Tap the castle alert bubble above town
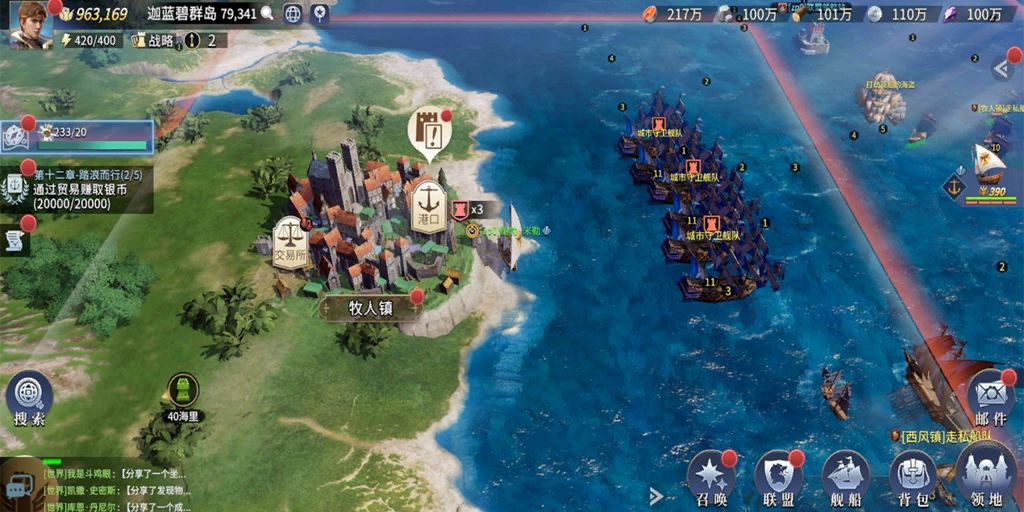The height and width of the screenshot is (512, 1024). pos(427,132)
